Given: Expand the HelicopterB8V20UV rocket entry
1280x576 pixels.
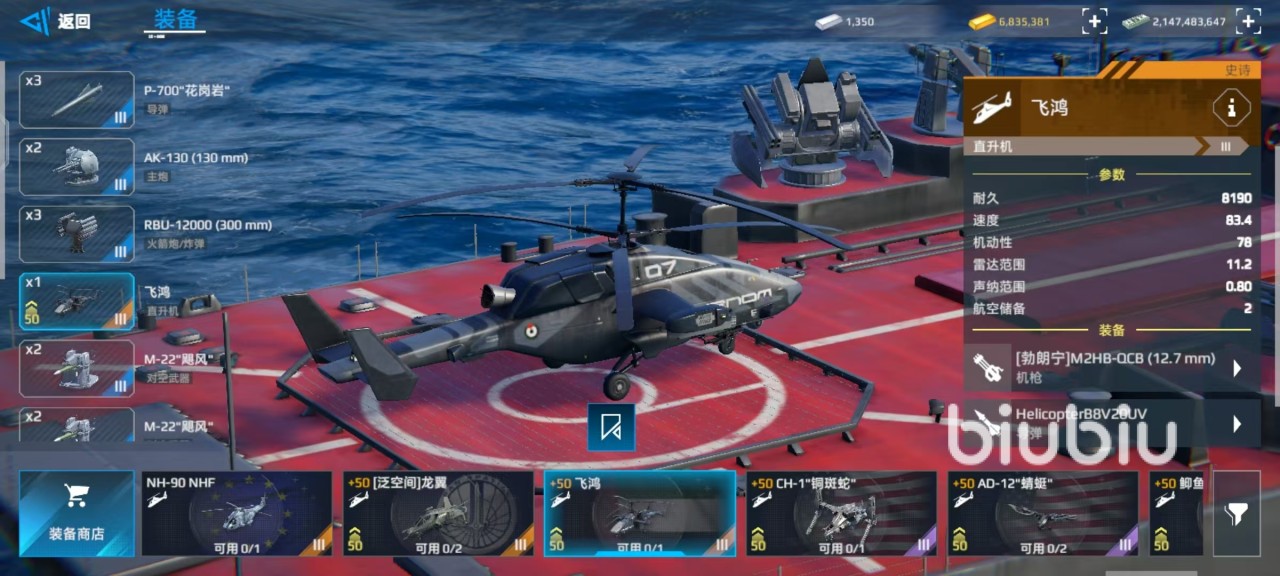Looking at the screenshot, I should 1236,423.
